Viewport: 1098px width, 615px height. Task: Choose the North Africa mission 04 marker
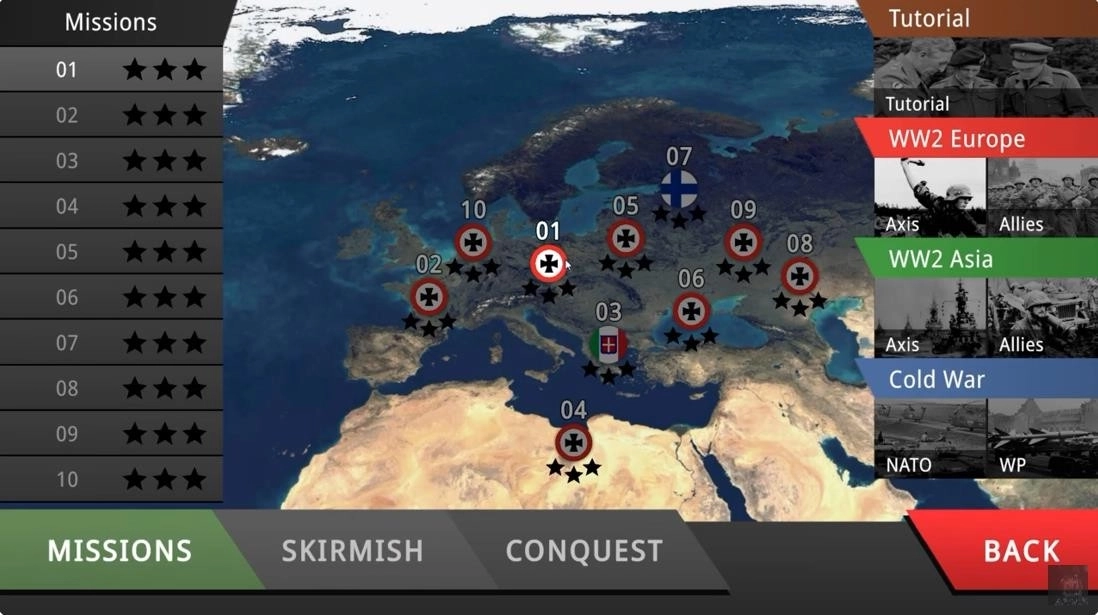pos(573,442)
